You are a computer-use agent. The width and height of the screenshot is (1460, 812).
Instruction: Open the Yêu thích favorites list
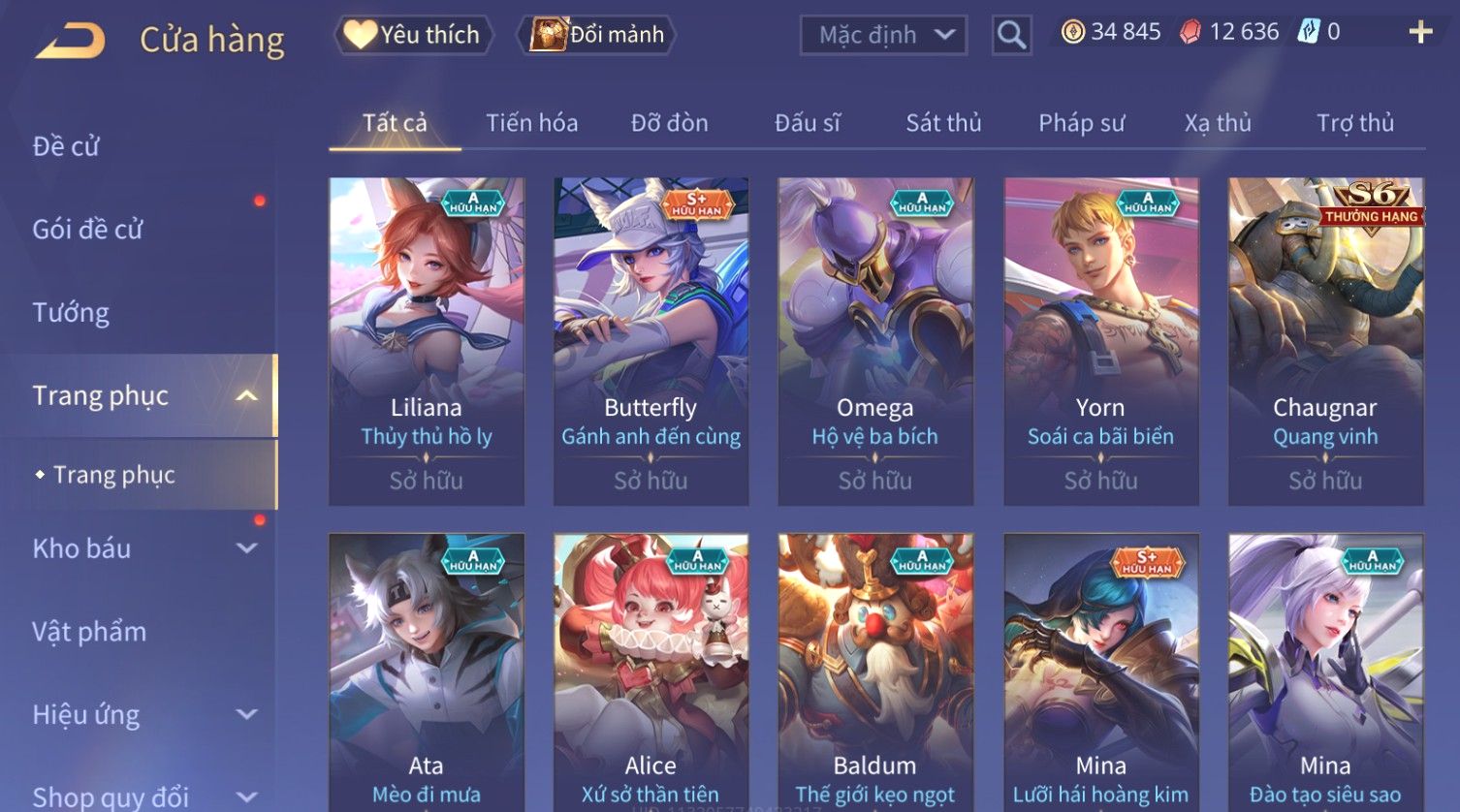(x=414, y=35)
